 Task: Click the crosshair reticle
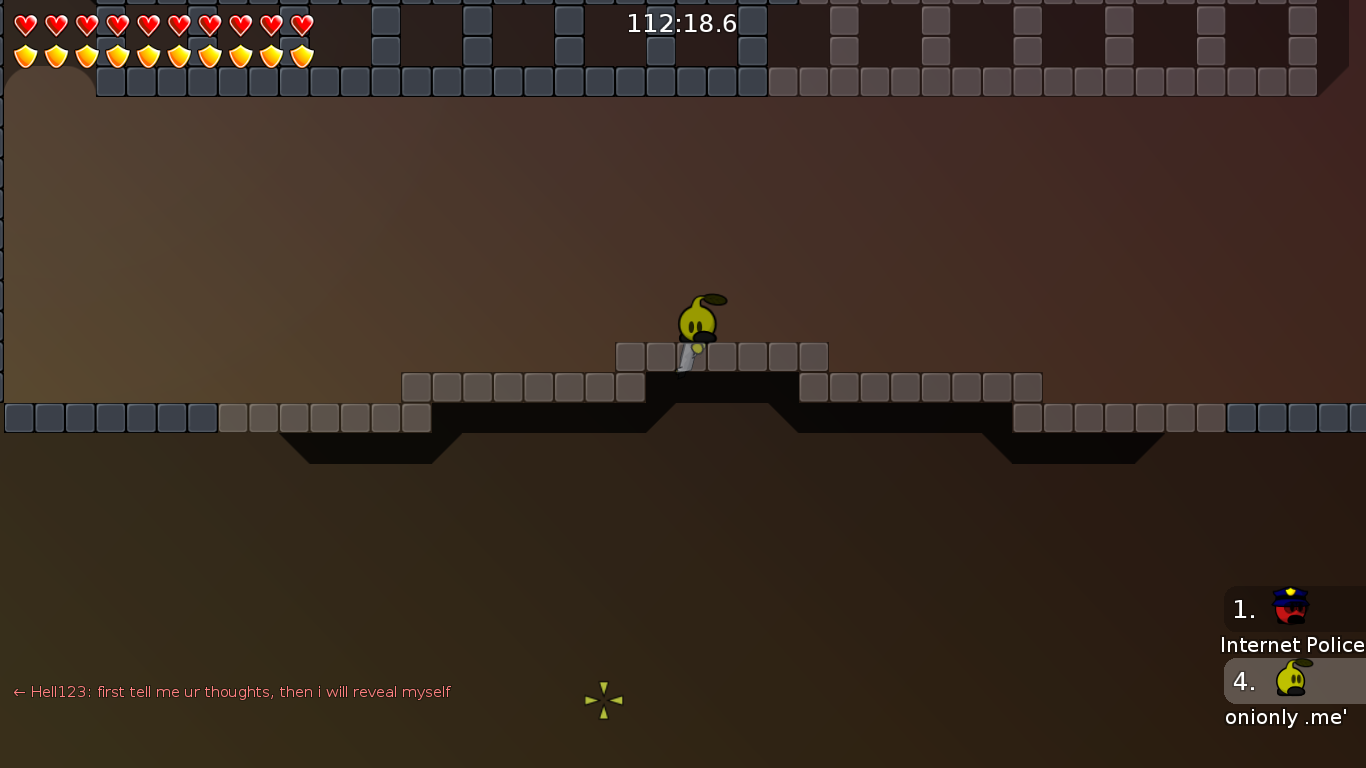(603, 700)
